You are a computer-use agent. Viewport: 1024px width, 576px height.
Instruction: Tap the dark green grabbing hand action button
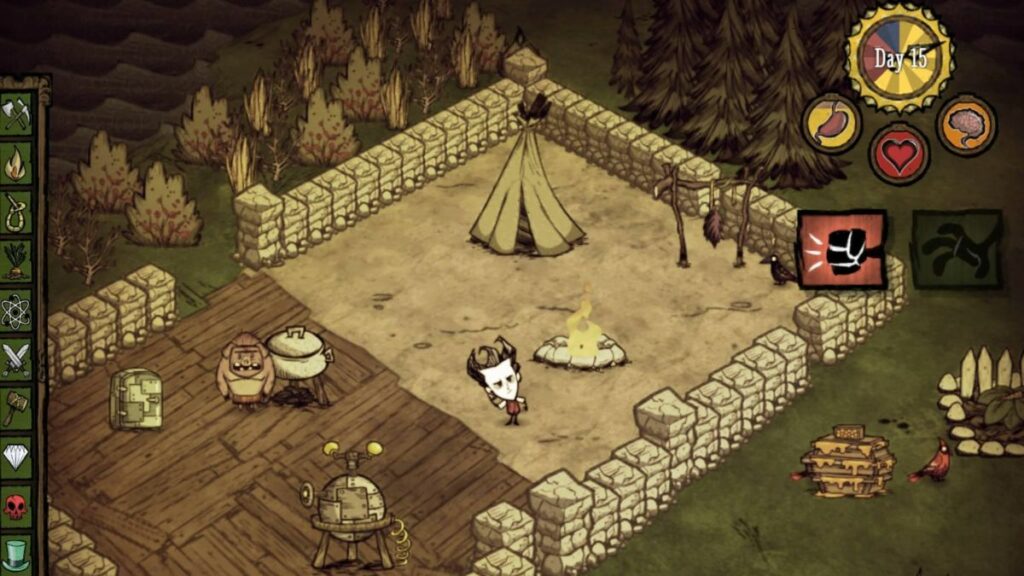coord(956,249)
